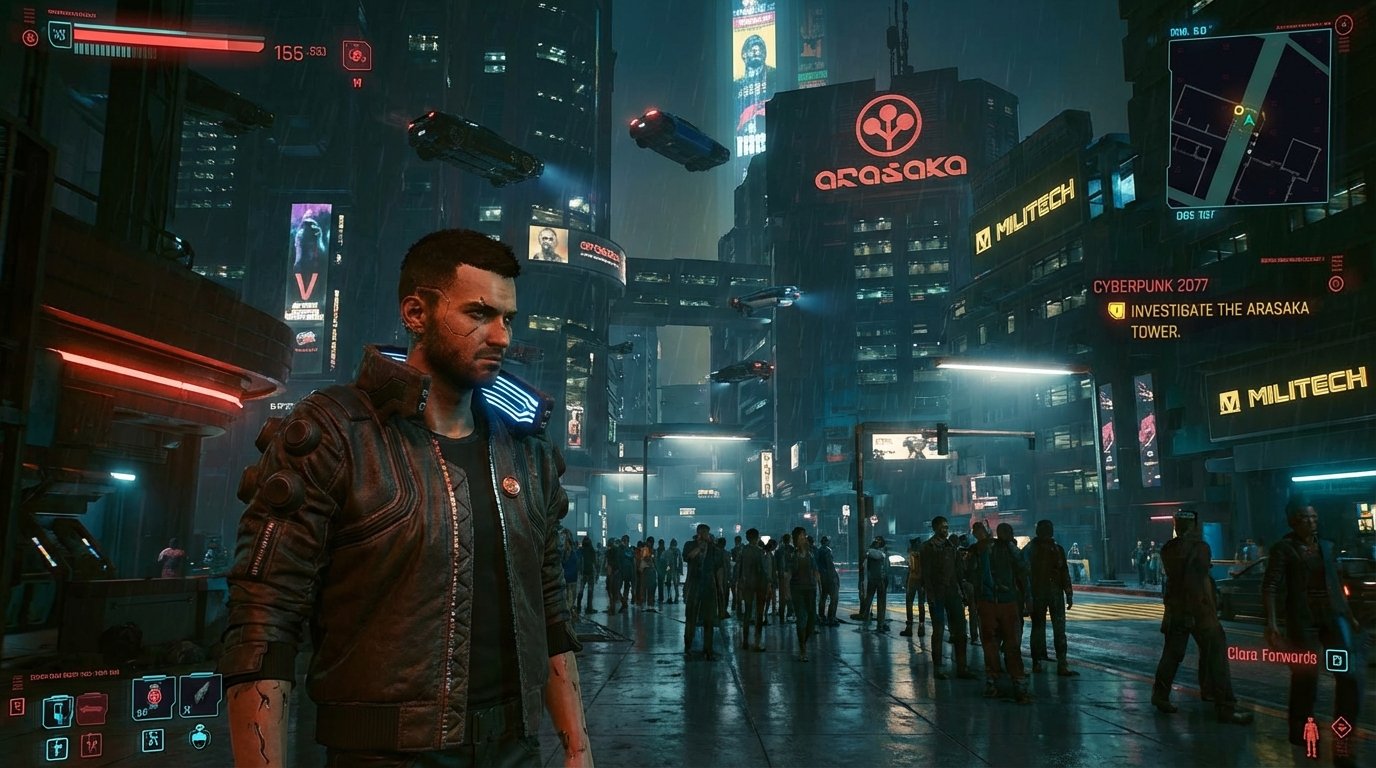Open the quest marker icon beside the objective
The image size is (1376, 768).
pyautogui.click(x=1116, y=310)
